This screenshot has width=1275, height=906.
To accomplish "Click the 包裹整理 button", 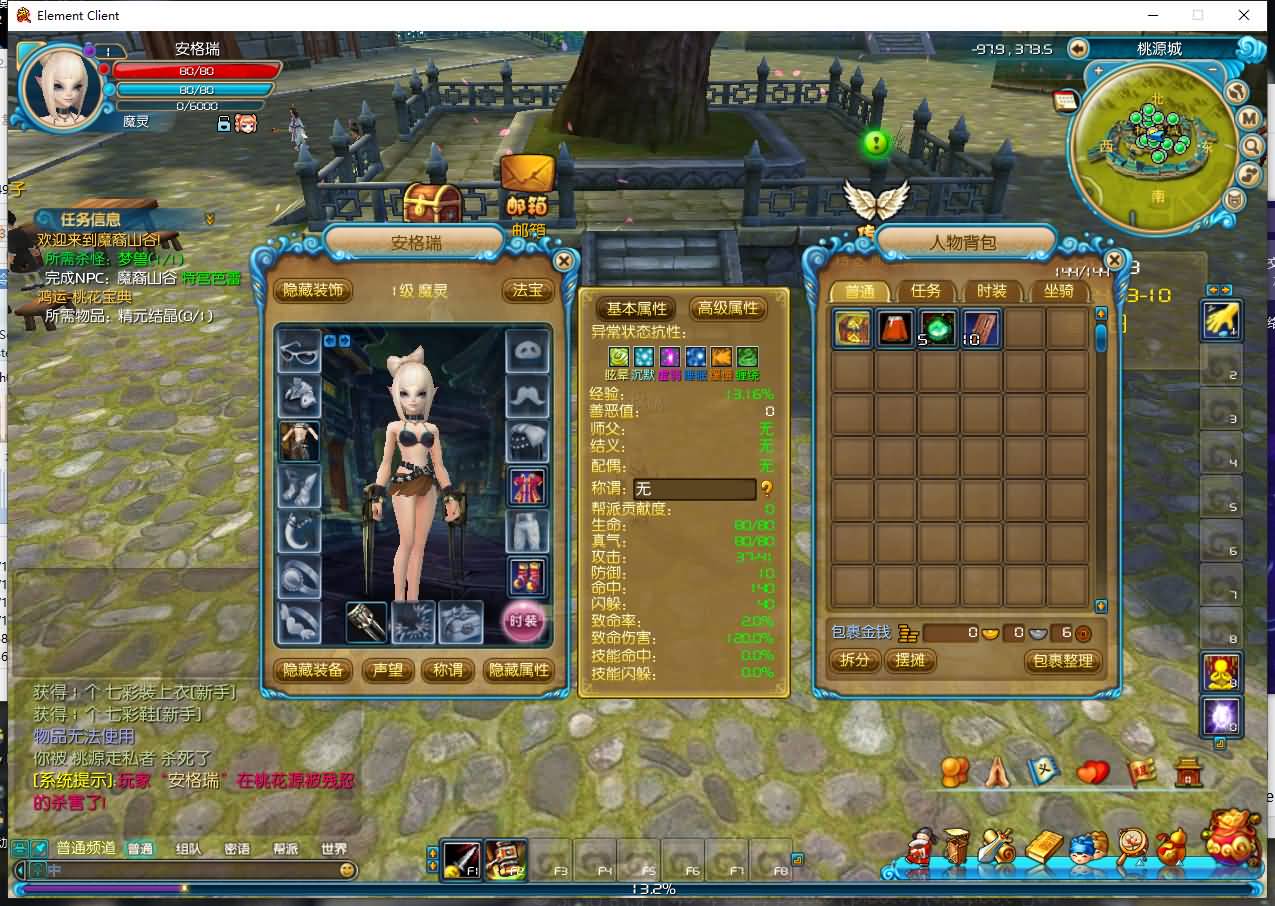I will tap(1063, 661).
